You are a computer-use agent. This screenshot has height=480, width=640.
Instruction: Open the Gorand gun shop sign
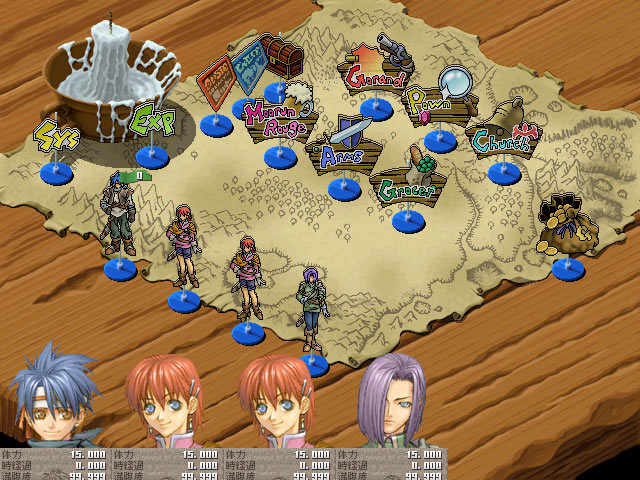point(376,68)
